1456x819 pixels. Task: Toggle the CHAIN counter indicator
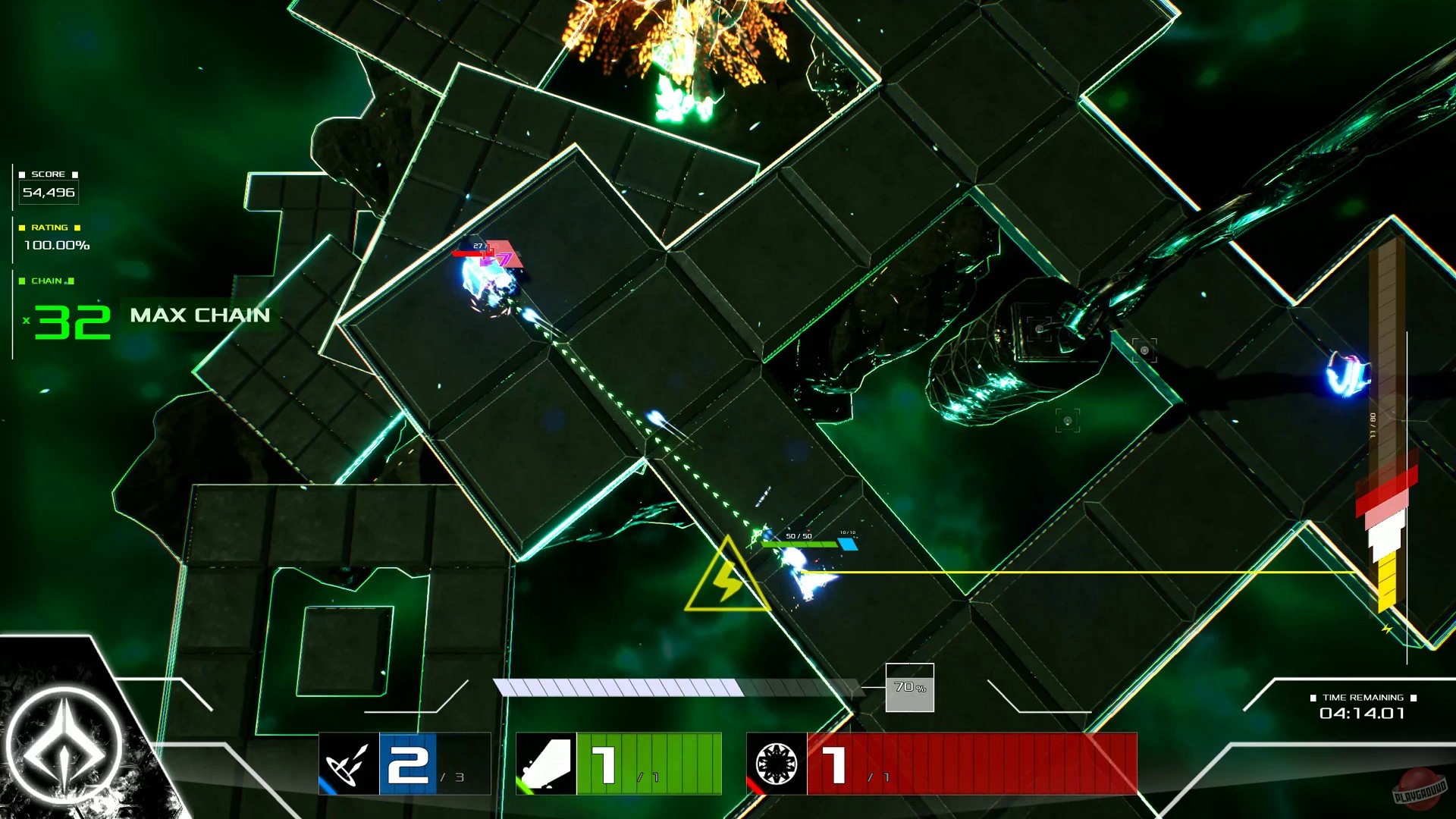pos(47,281)
